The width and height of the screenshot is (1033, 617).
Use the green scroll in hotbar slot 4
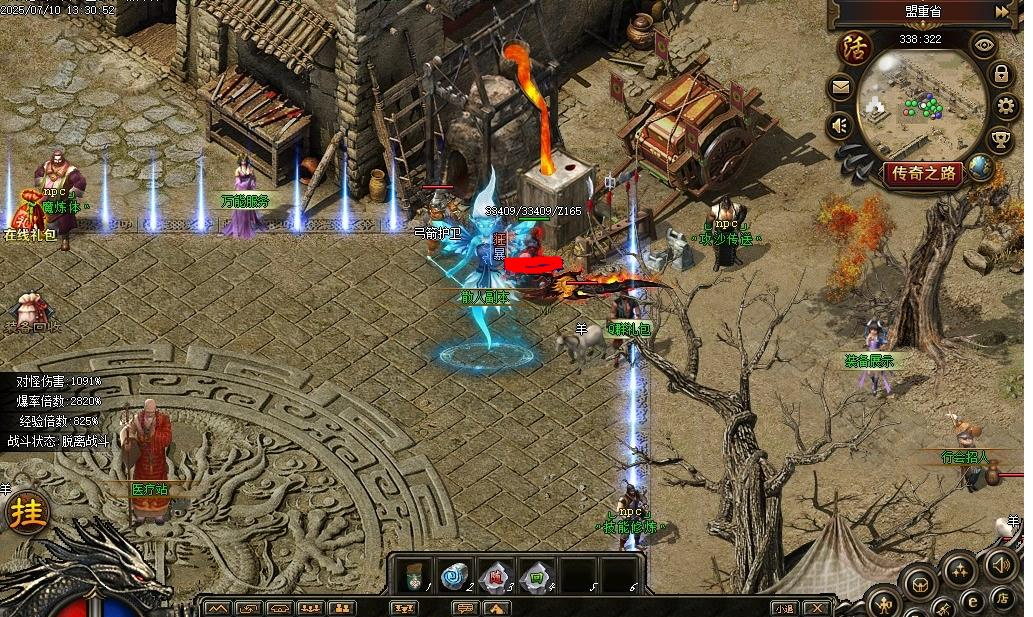tap(536, 575)
